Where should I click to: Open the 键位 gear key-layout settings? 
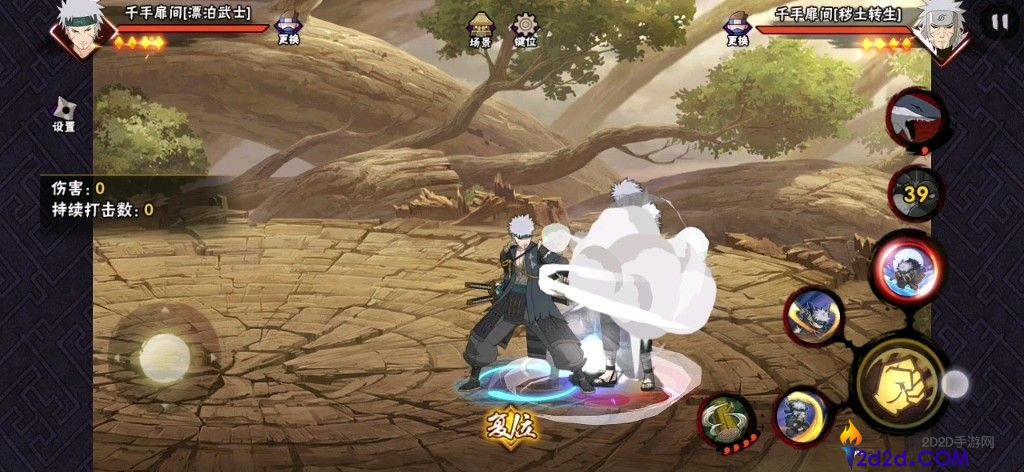pyautogui.click(x=525, y=29)
